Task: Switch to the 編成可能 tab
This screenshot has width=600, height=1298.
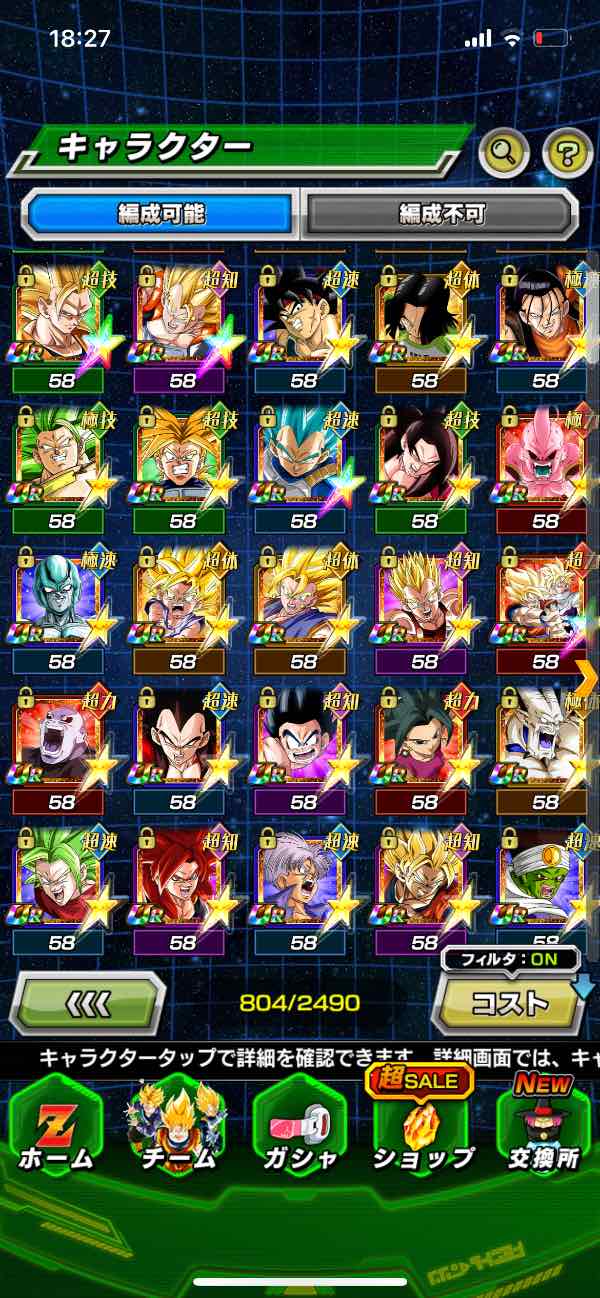Action: tap(160, 213)
